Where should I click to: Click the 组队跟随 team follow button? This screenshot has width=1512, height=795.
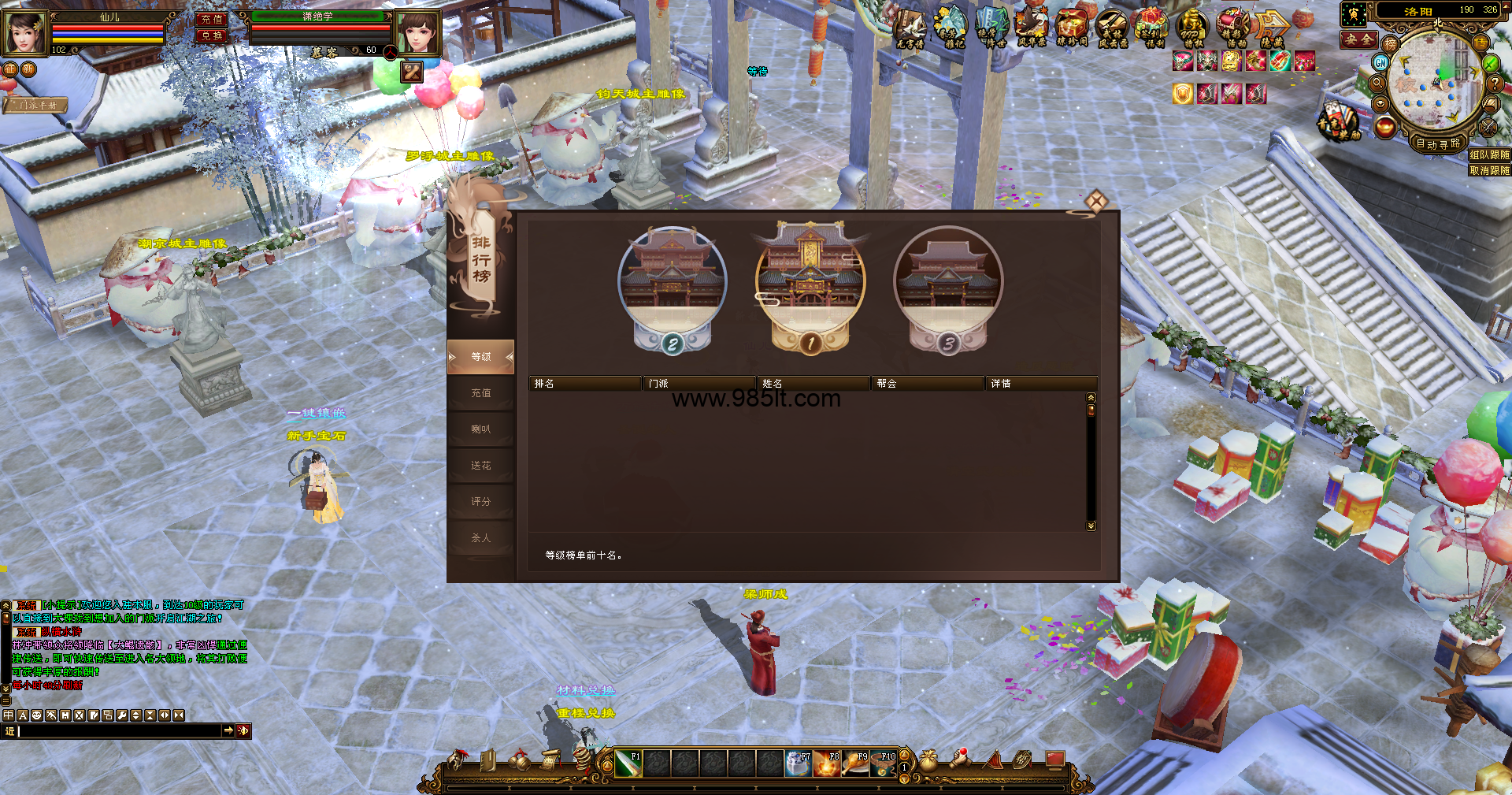(x=1489, y=155)
